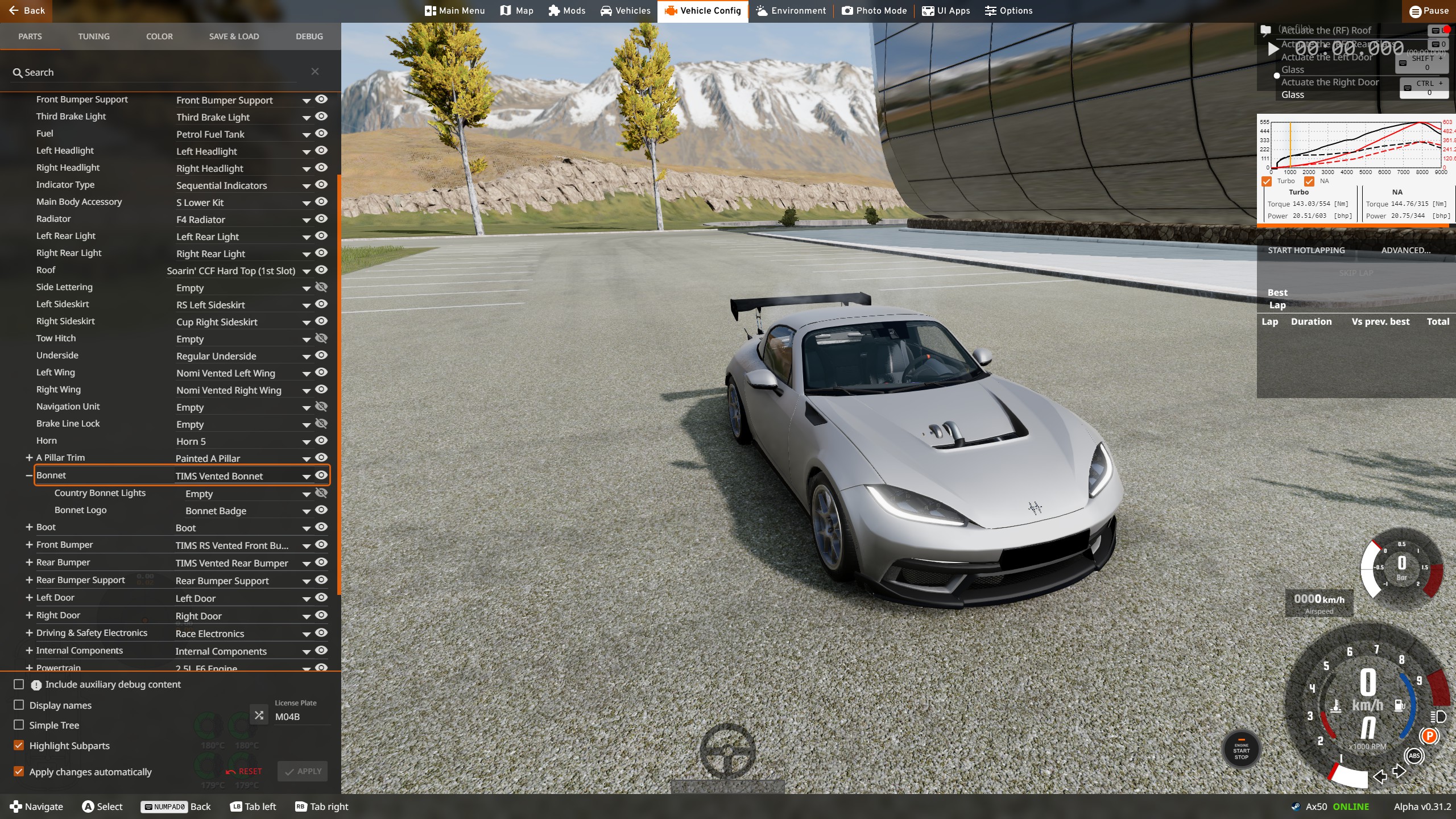The width and height of the screenshot is (1456, 819).
Task: Start hotlapping from the lap timer
Action: tap(1306, 250)
